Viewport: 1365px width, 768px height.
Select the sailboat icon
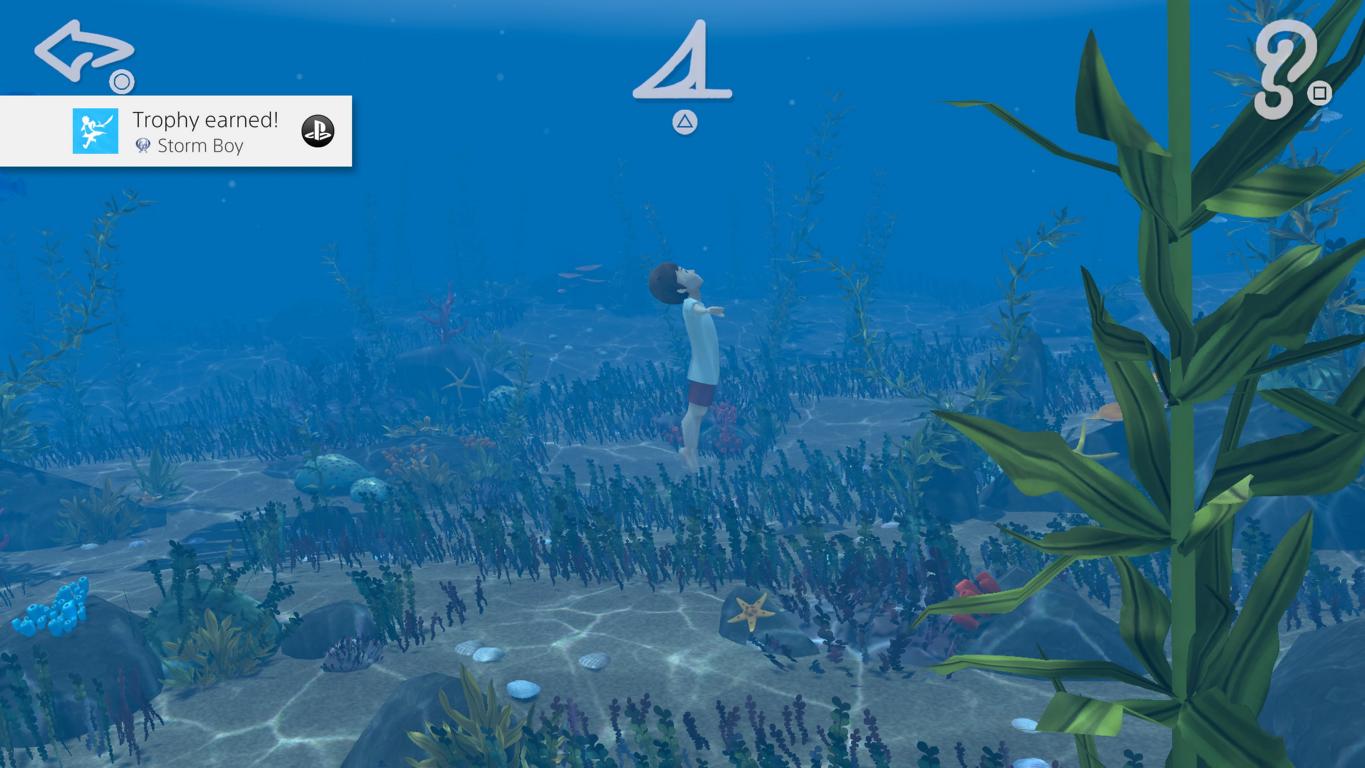pyautogui.click(x=684, y=63)
